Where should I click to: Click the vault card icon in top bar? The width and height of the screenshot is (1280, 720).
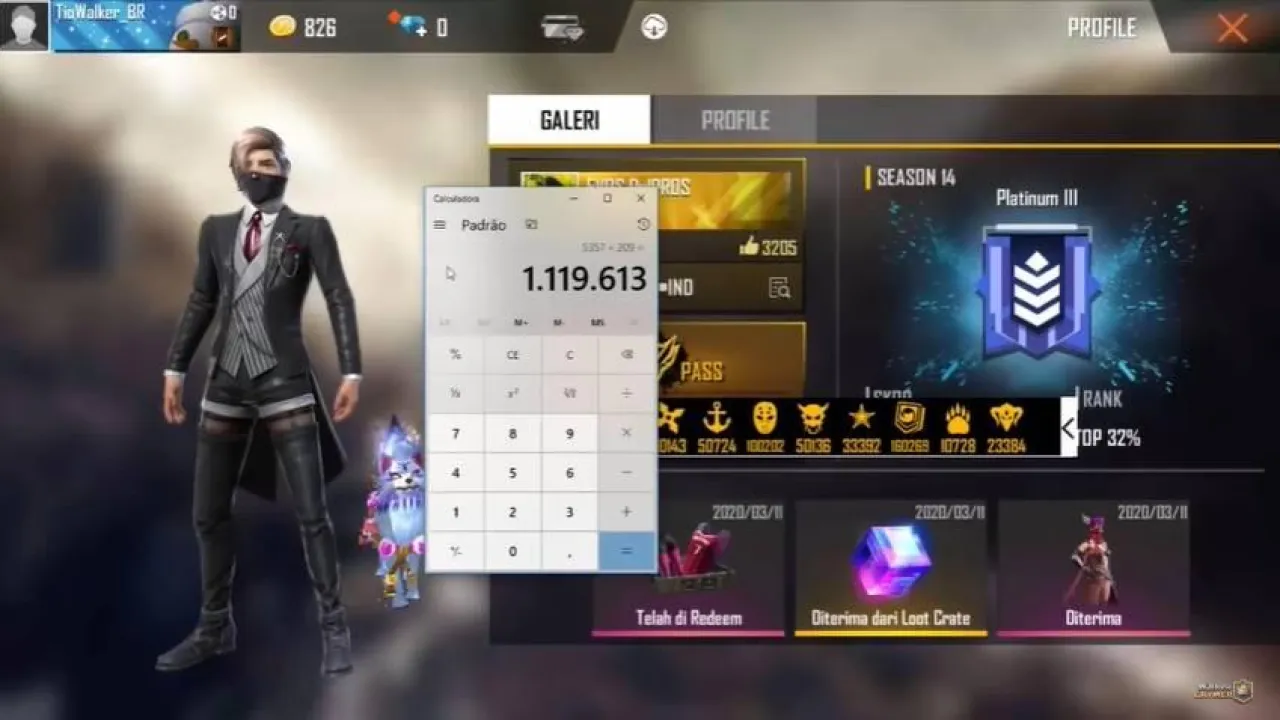561,27
